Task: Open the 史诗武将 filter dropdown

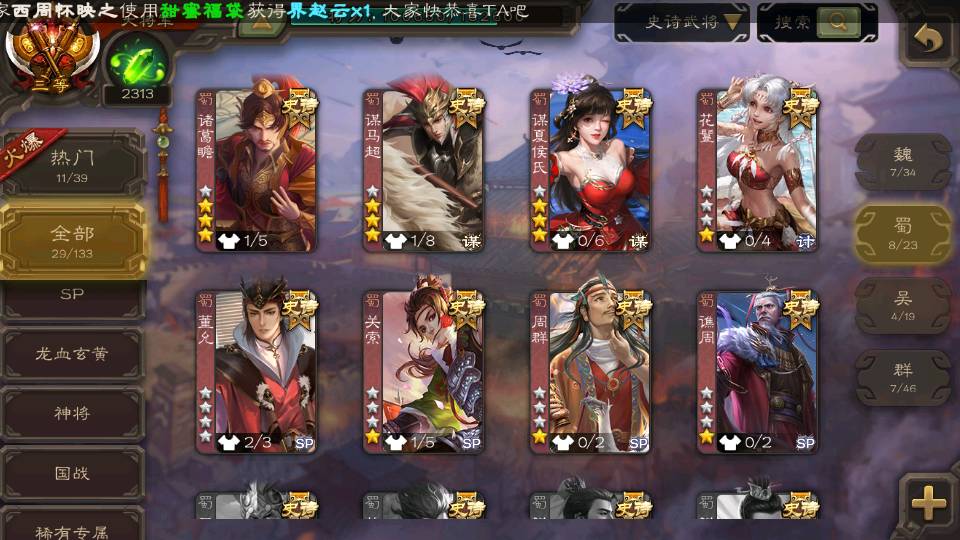Action: pyautogui.click(x=682, y=22)
